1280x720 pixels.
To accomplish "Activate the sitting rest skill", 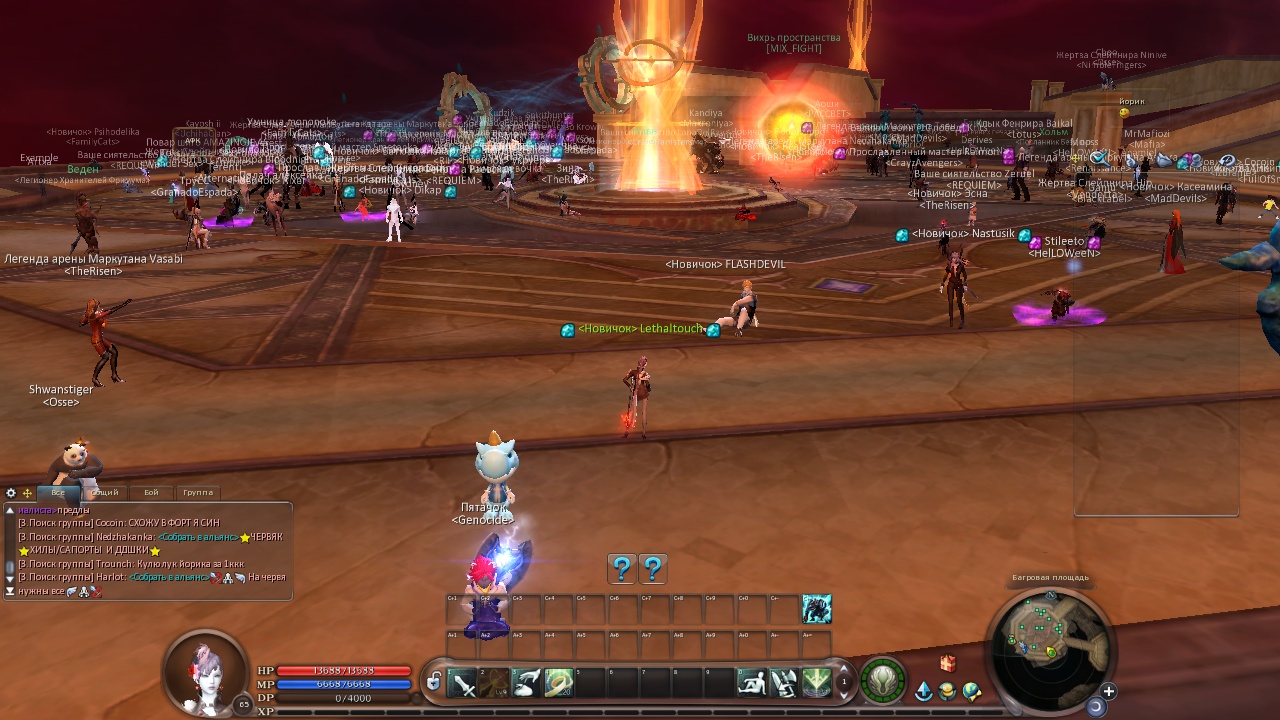I will [751, 683].
